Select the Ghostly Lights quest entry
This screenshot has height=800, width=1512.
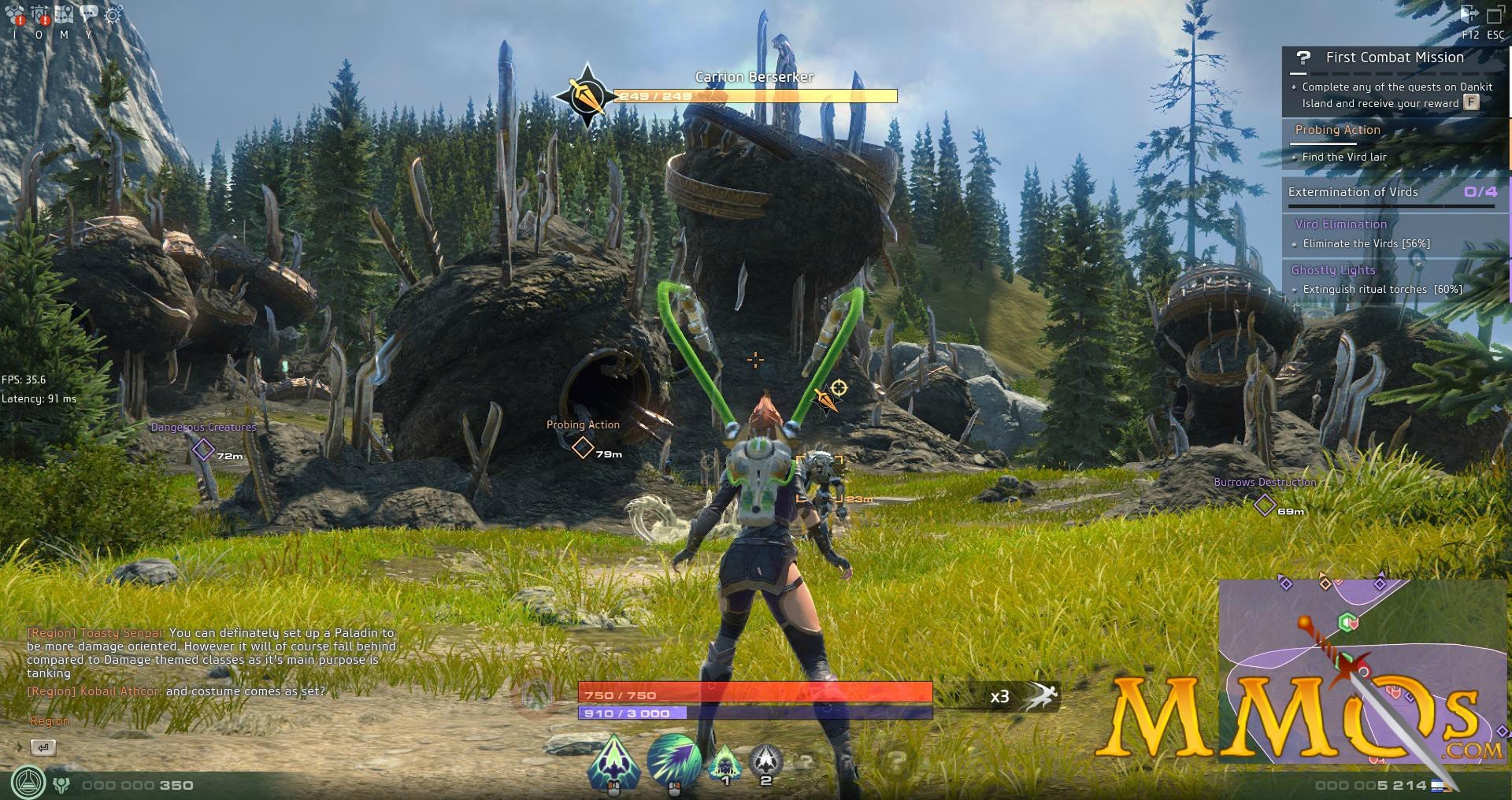1333,270
